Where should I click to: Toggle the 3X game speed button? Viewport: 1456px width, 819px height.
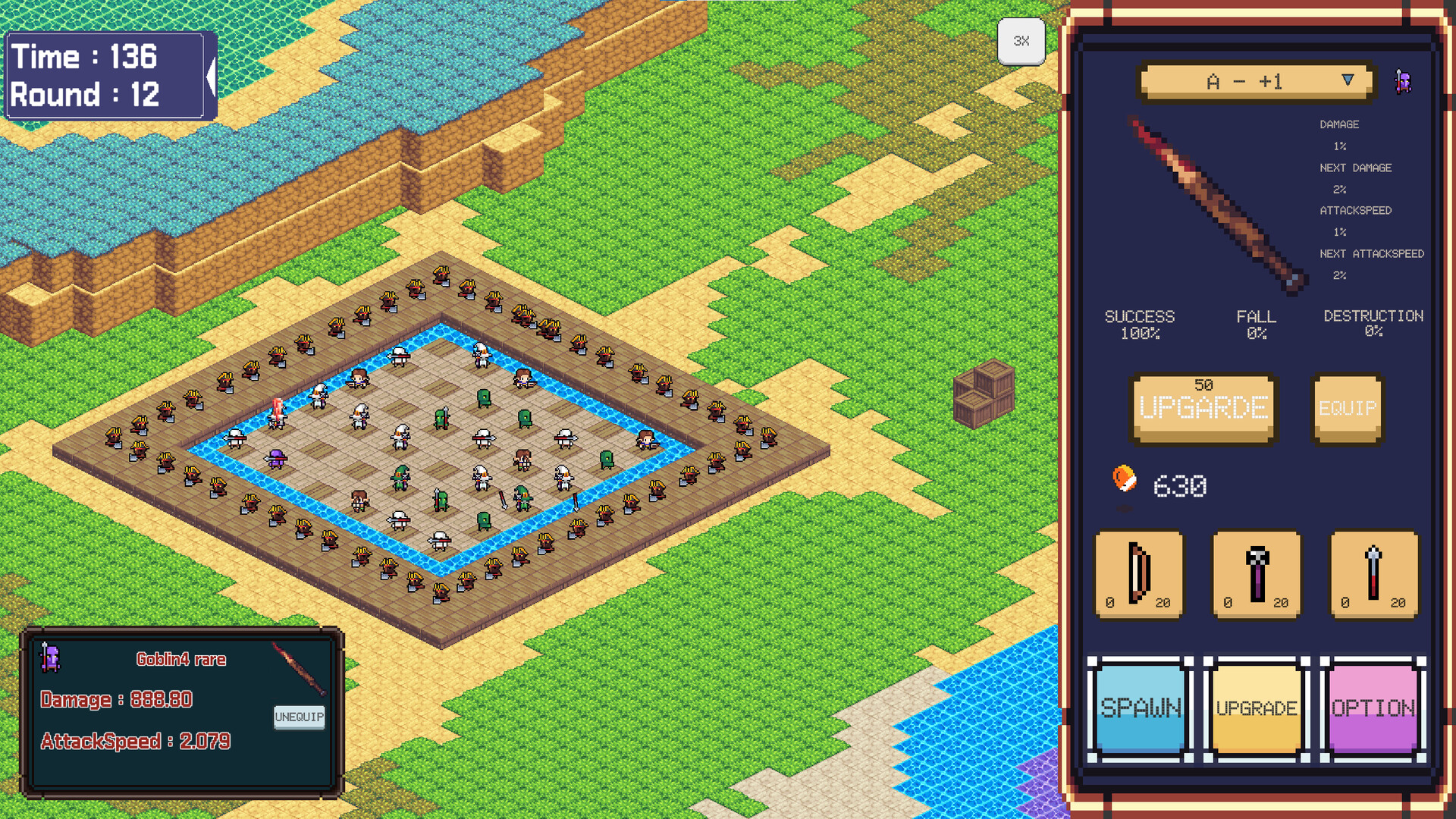pos(1021,42)
